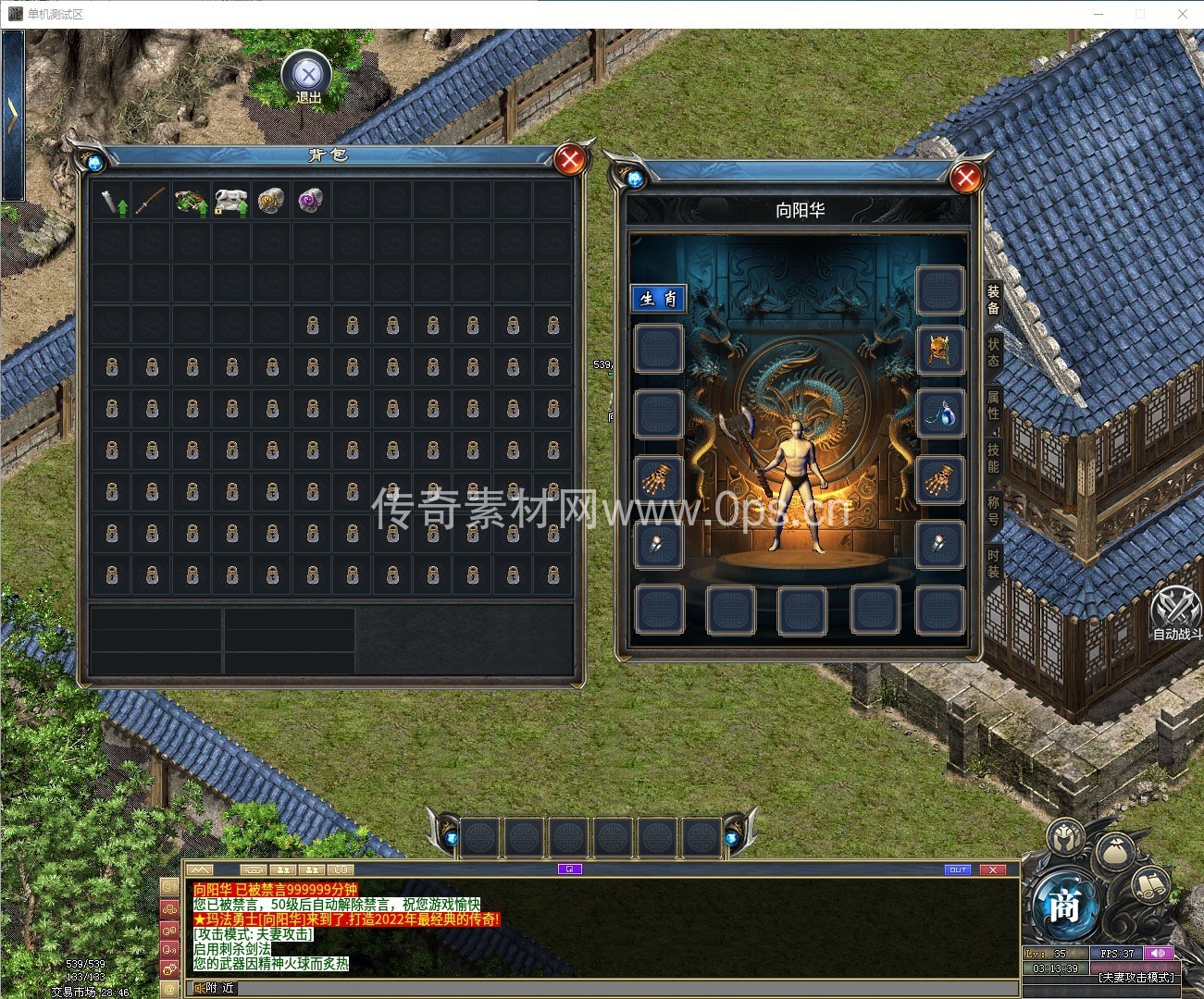The height and width of the screenshot is (999, 1204).
Task: Click the blue OUT button on chat bar
Action: (x=958, y=869)
